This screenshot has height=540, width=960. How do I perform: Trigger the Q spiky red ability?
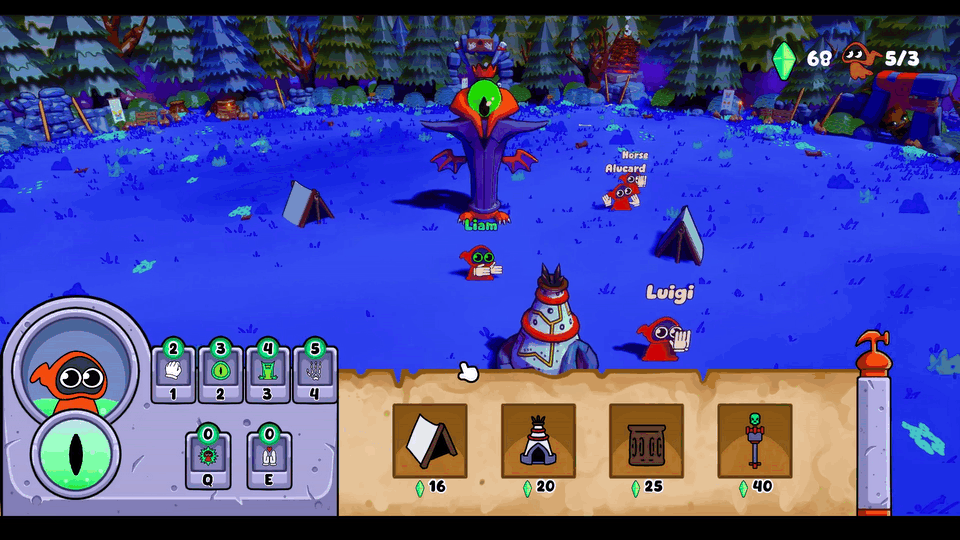pos(208,458)
